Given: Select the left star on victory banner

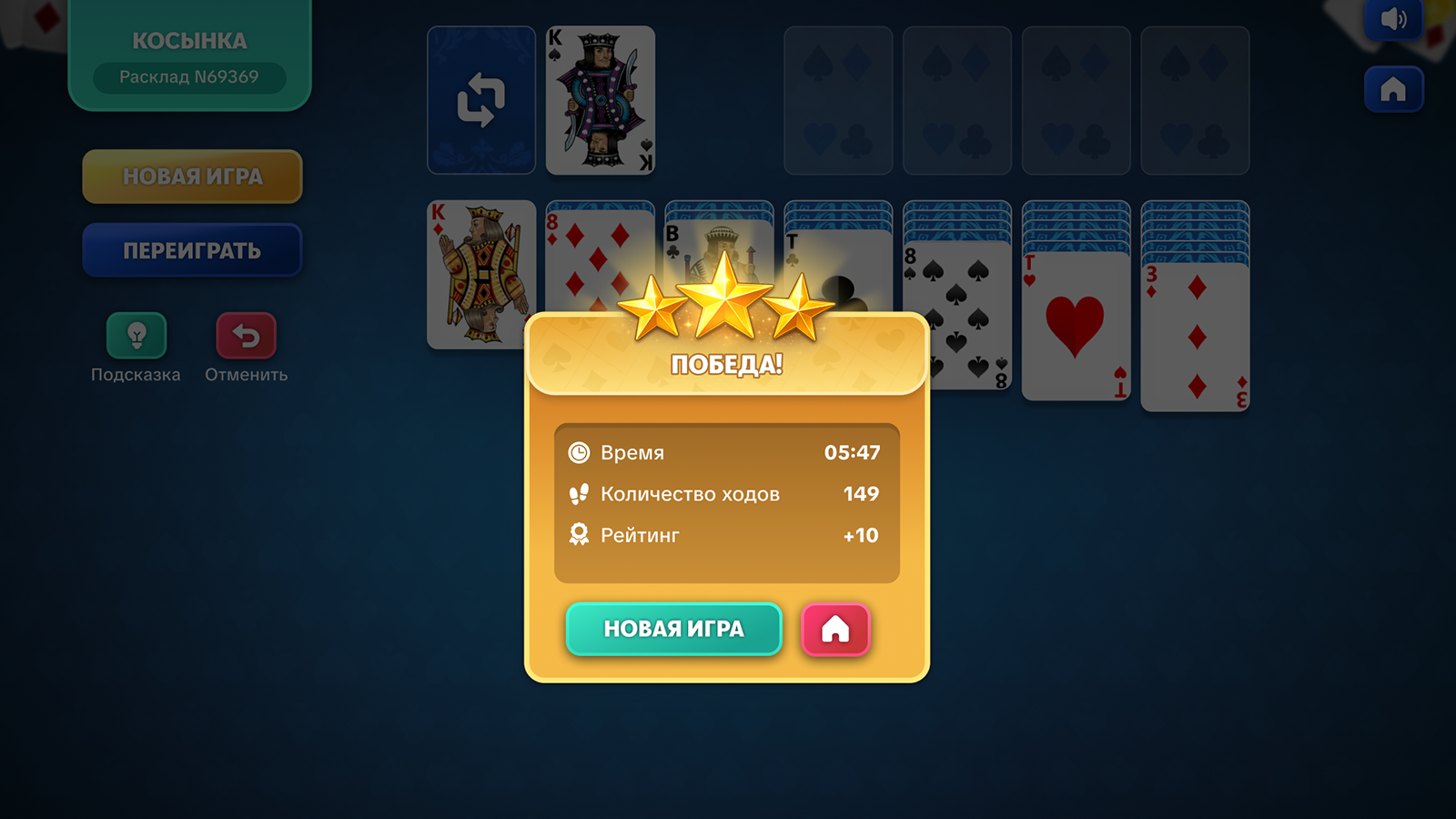Looking at the screenshot, I should point(653,309).
